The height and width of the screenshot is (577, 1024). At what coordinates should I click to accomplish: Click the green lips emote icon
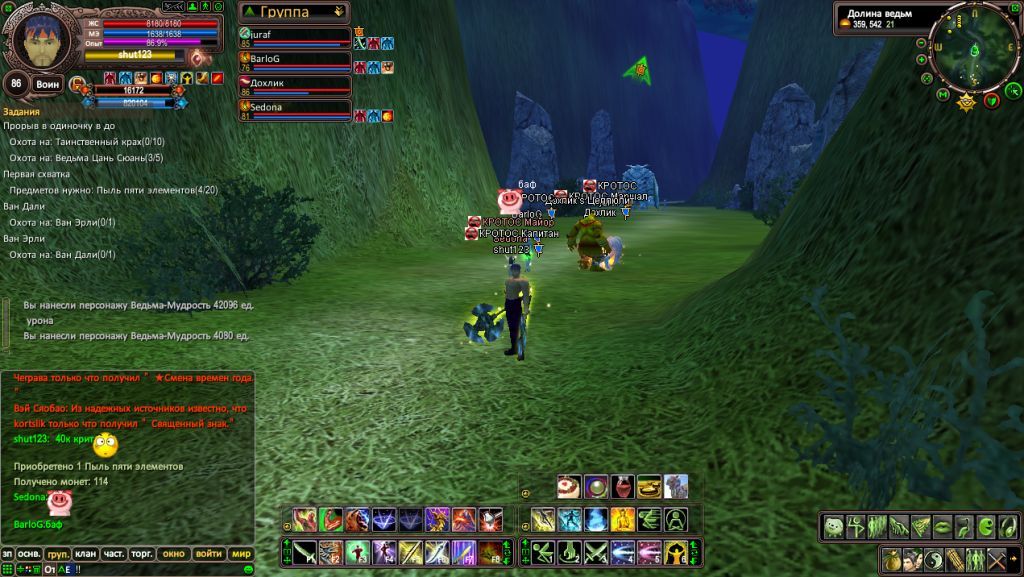(x=941, y=526)
